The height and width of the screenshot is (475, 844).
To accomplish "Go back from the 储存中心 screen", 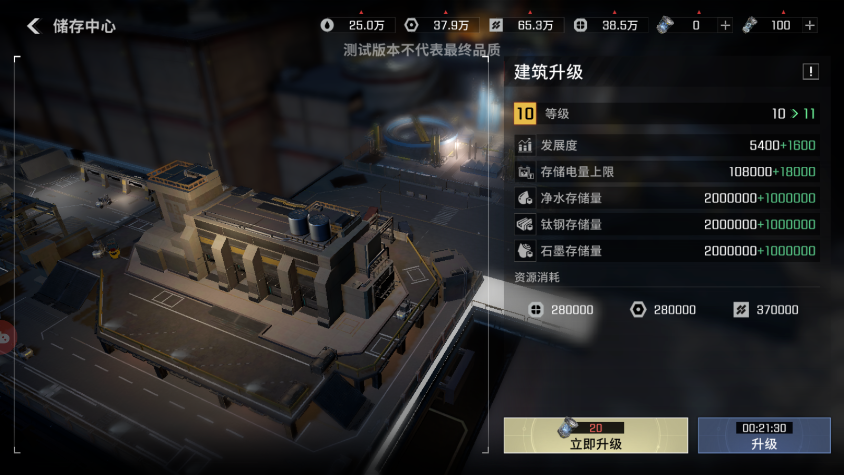I will coord(34,26).
